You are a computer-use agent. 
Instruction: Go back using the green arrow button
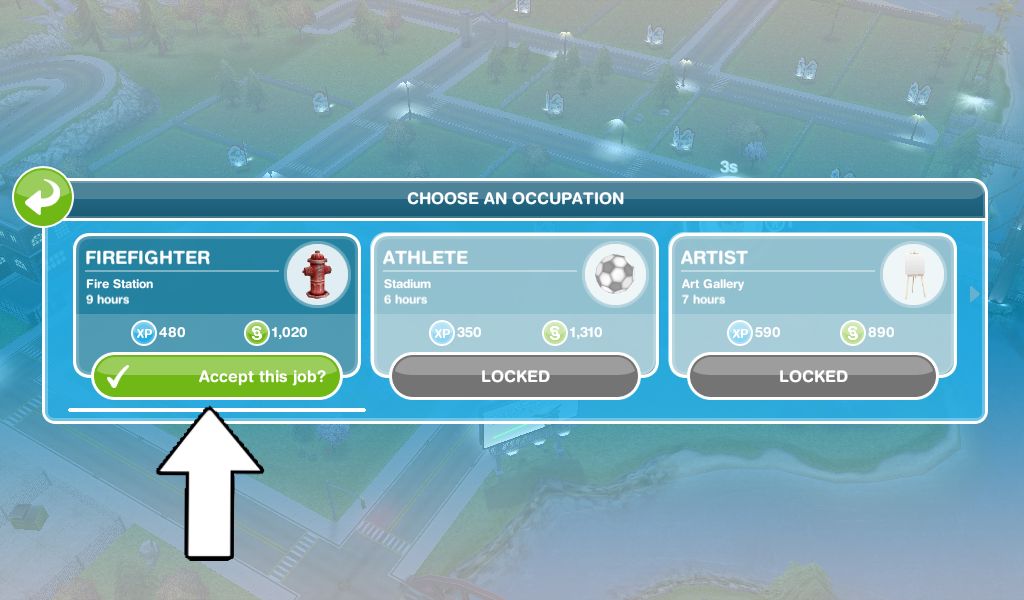[x=42, y=197]
